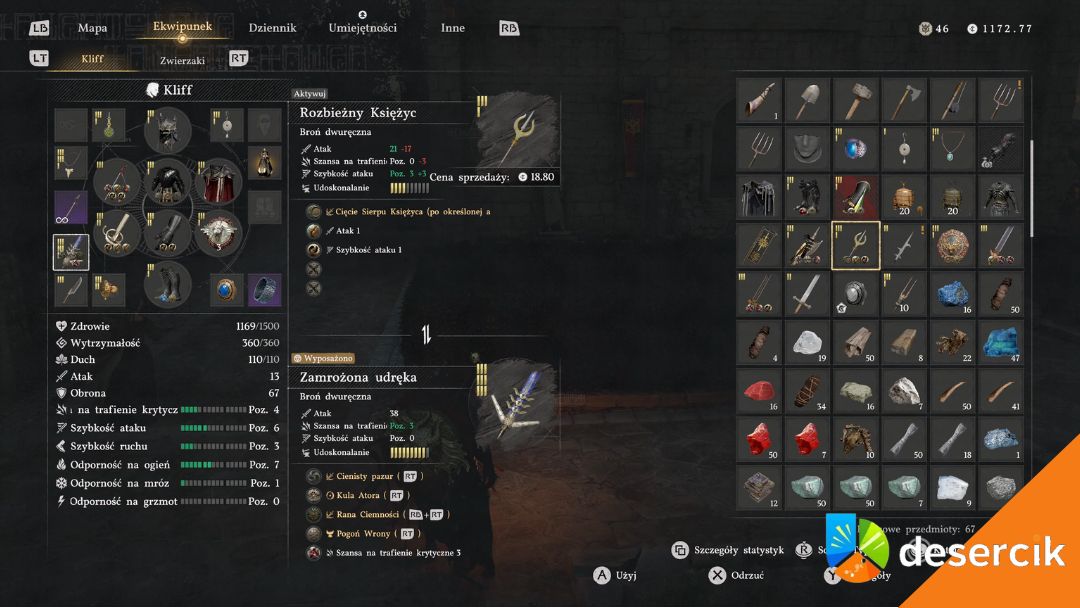Select the round ornate shield in inventory
The width and height of the screenshot is (1080, 608).
[953, 246]
